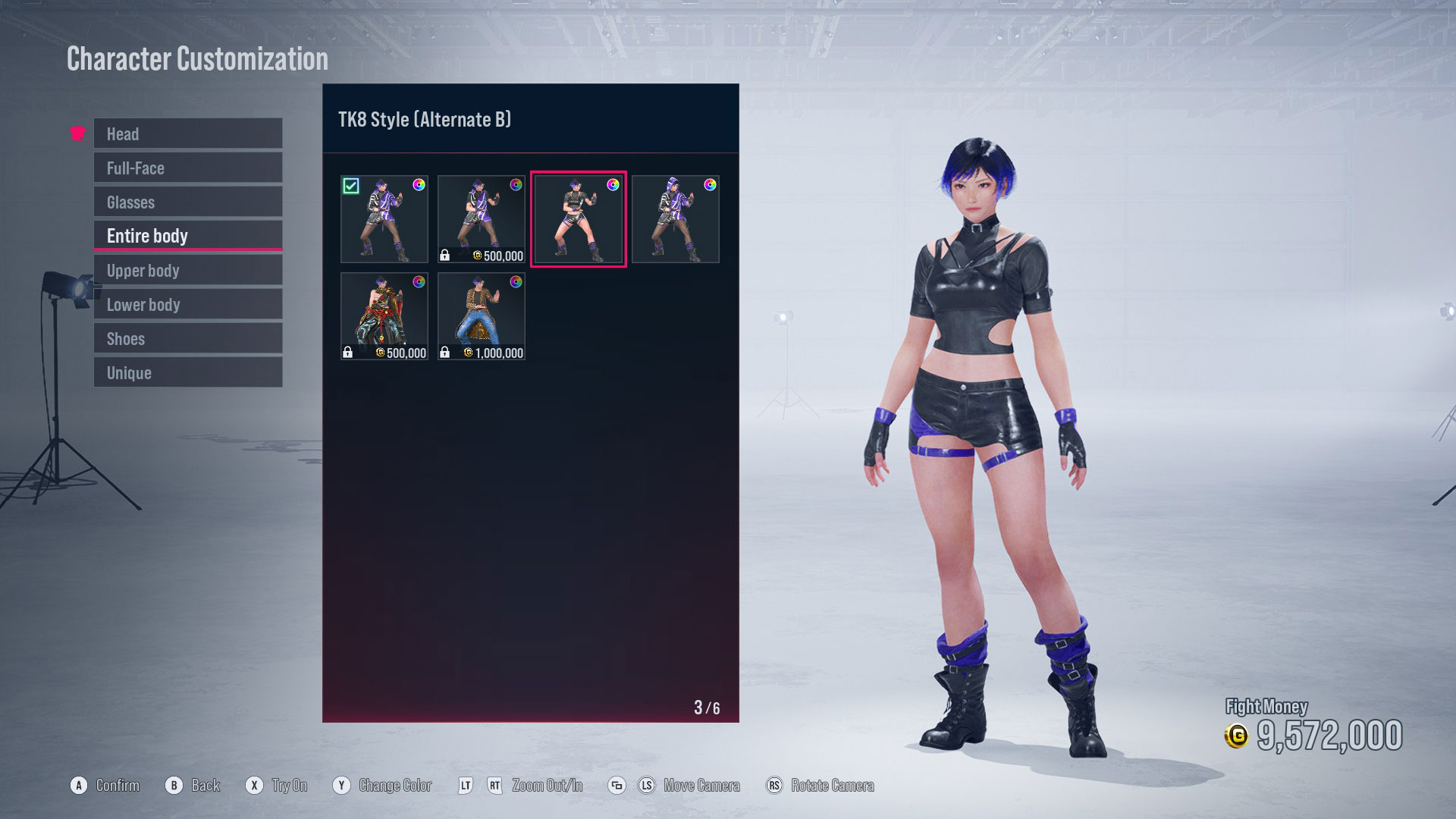Click the color wheel on the hooded outfit thumbnail
Image resolution: width=1456 pixels, height=819 pixels.
711,184
